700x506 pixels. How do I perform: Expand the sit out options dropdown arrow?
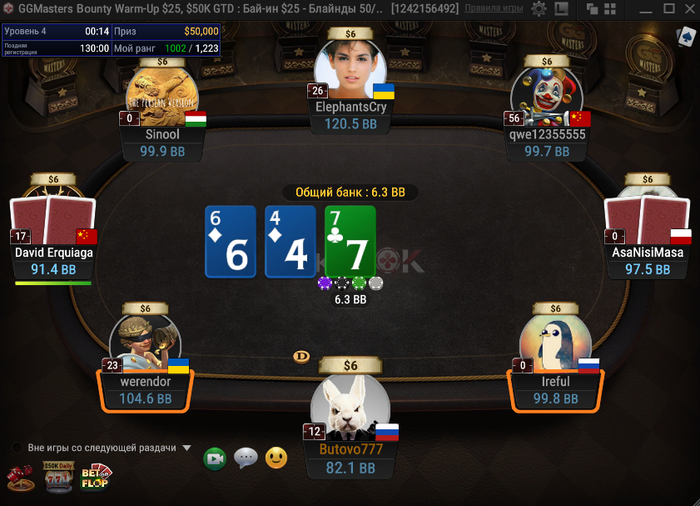coord(187,448)
